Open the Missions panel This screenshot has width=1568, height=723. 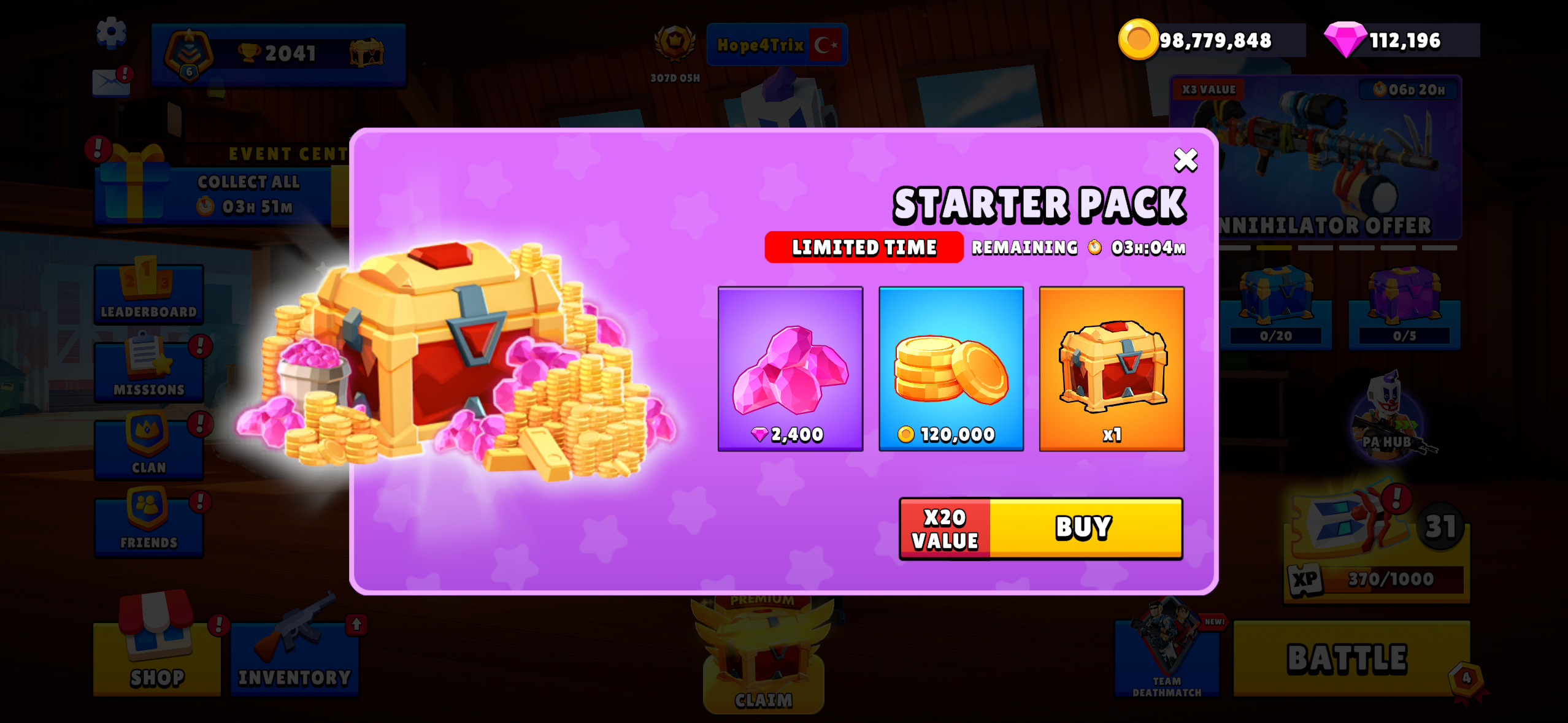148,372
